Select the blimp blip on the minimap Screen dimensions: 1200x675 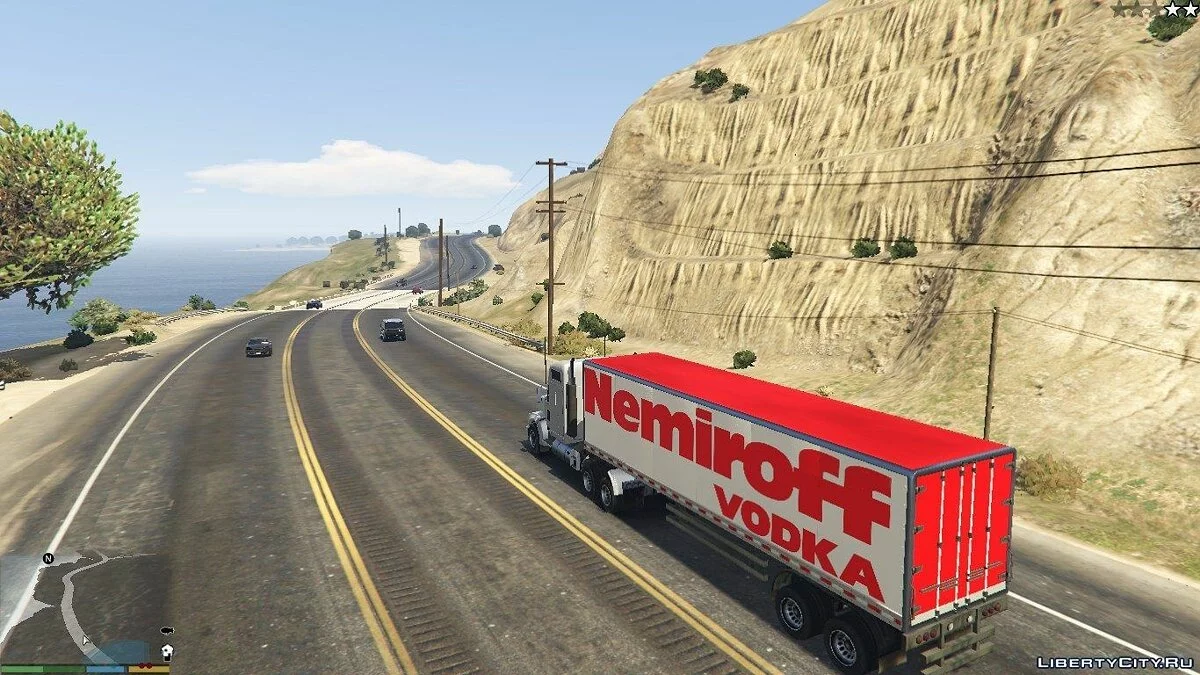[x=165, y=632]
